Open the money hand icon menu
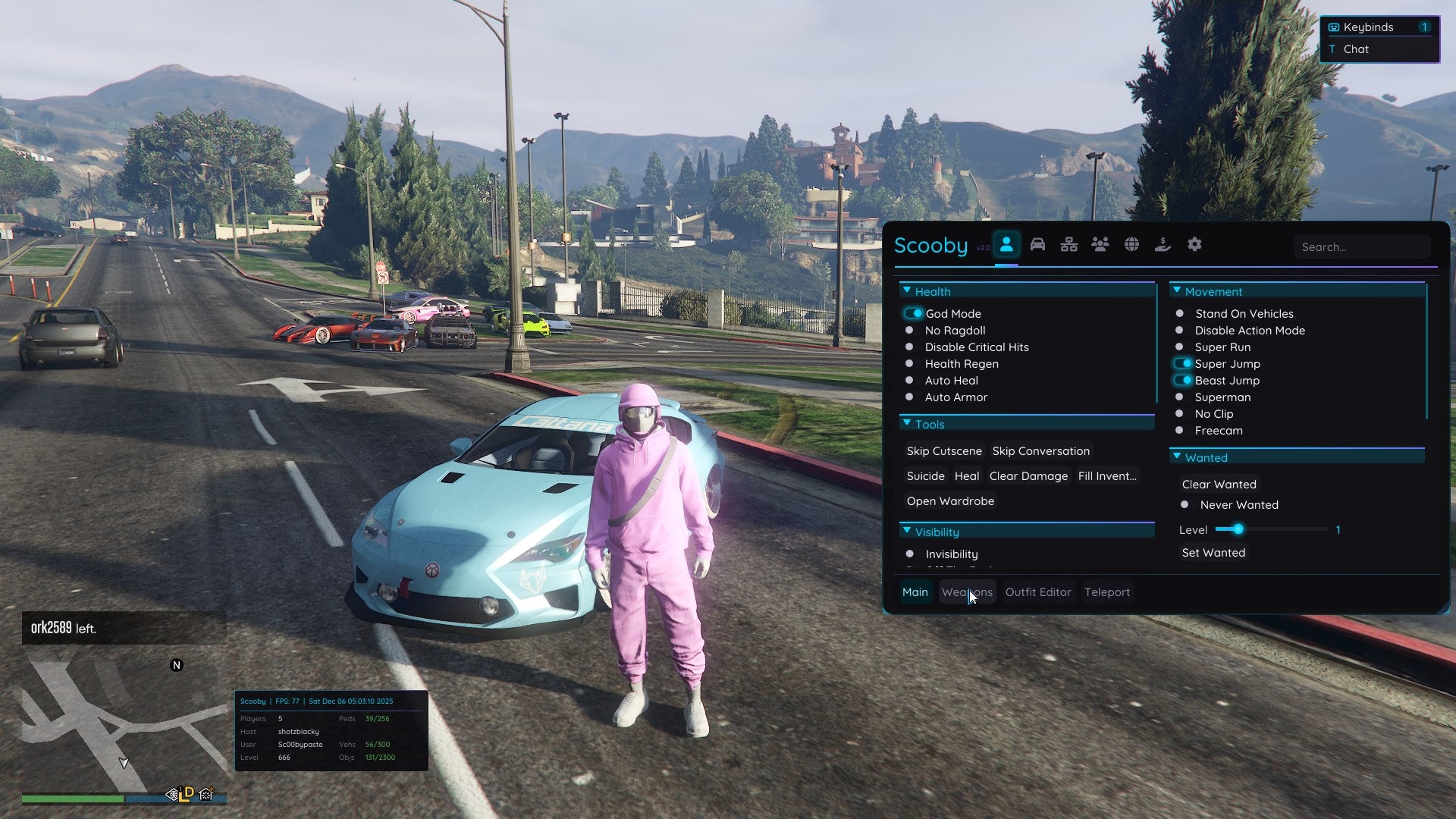This screenshot has width=1456, height=819. pyautogui.click(x=1163, y=244)
